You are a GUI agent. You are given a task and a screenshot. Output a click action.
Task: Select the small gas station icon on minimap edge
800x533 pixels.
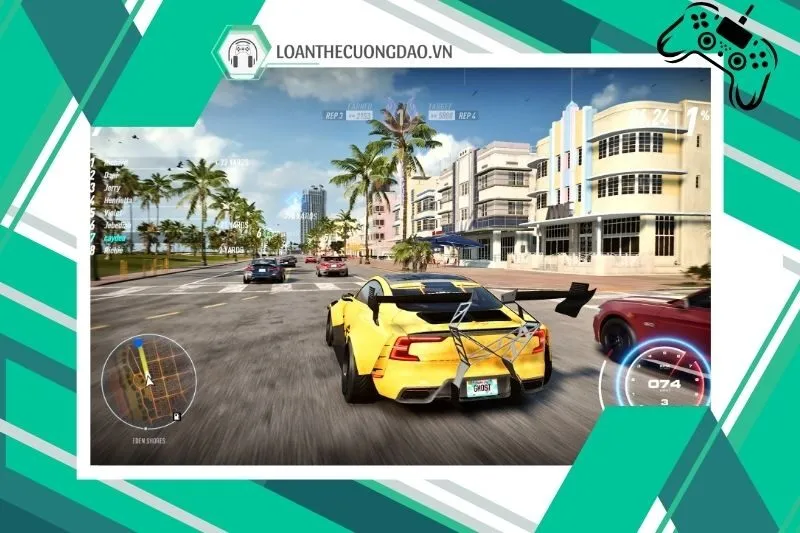(x=177, y=415)
